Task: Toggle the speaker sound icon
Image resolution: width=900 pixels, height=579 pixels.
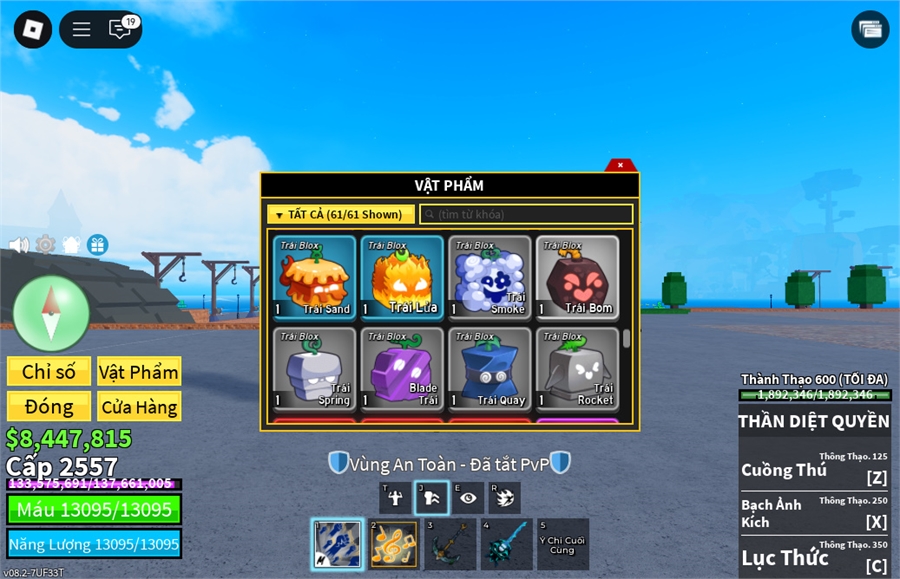Action: coord(18,245)
